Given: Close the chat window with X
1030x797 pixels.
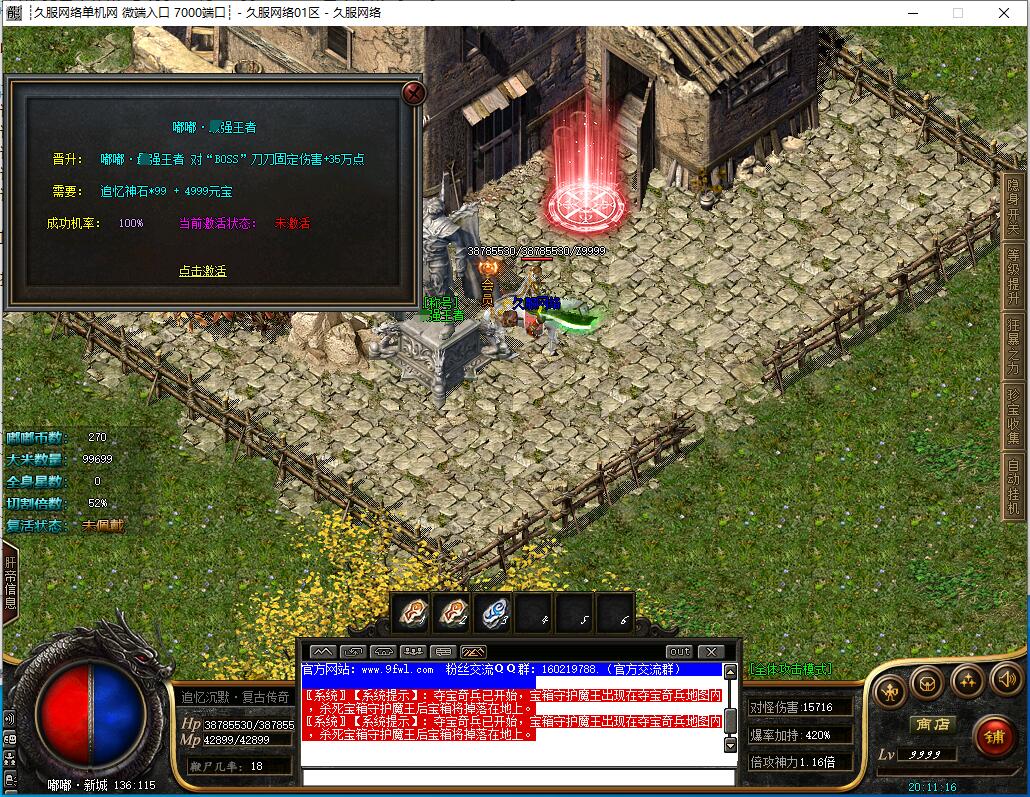Looking at the screenshot, I should coord(709,652).
